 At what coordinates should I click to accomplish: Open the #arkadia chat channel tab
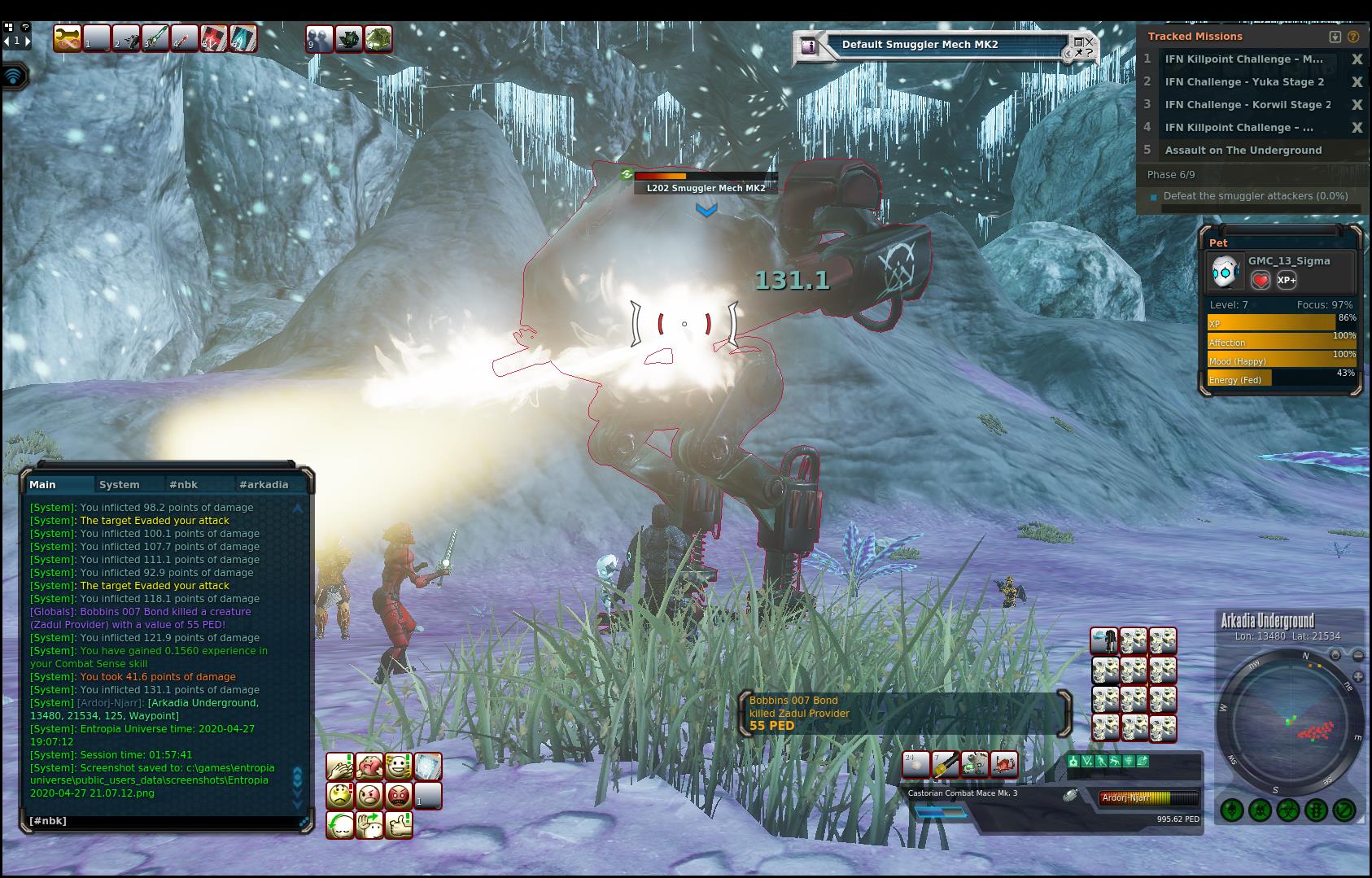[264, 484]
